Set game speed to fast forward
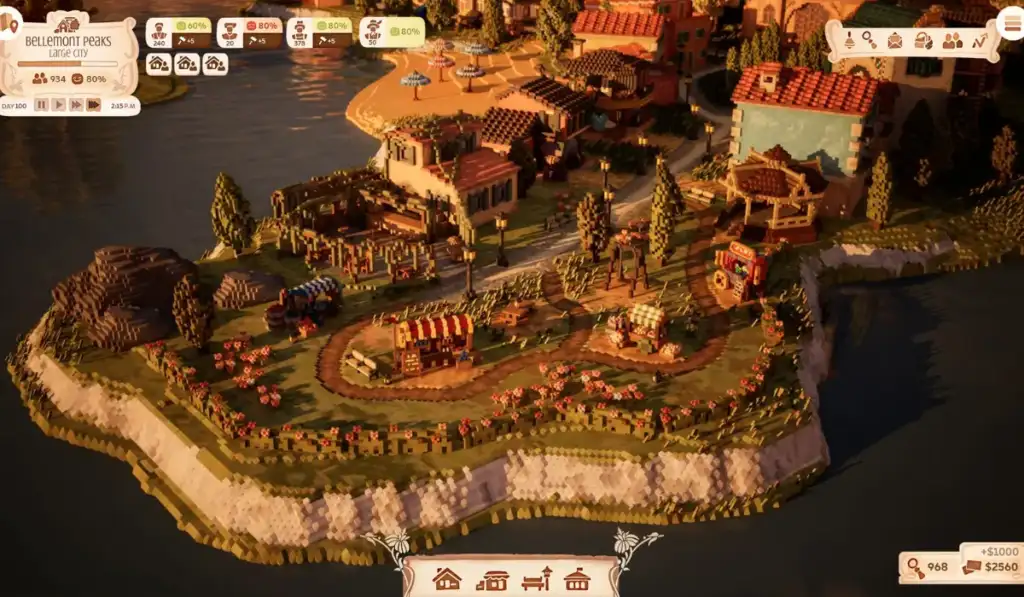The width and height of the screenshot is (1024, 597). click(x=76, y=104)
